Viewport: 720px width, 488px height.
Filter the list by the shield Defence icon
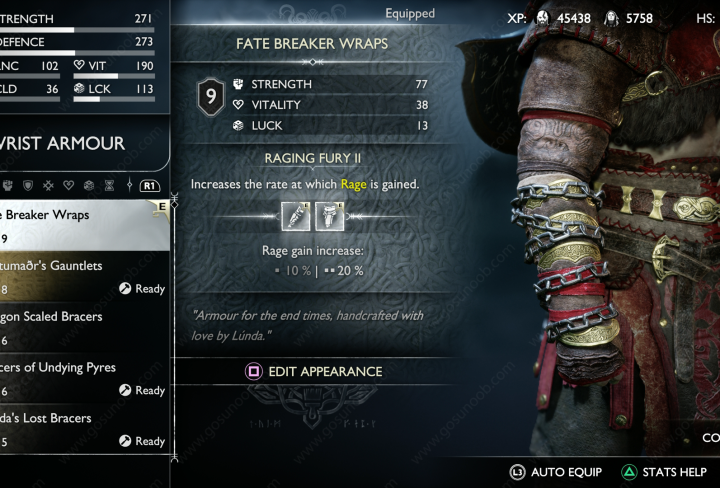pyautogui.click(x=28, y=185)
